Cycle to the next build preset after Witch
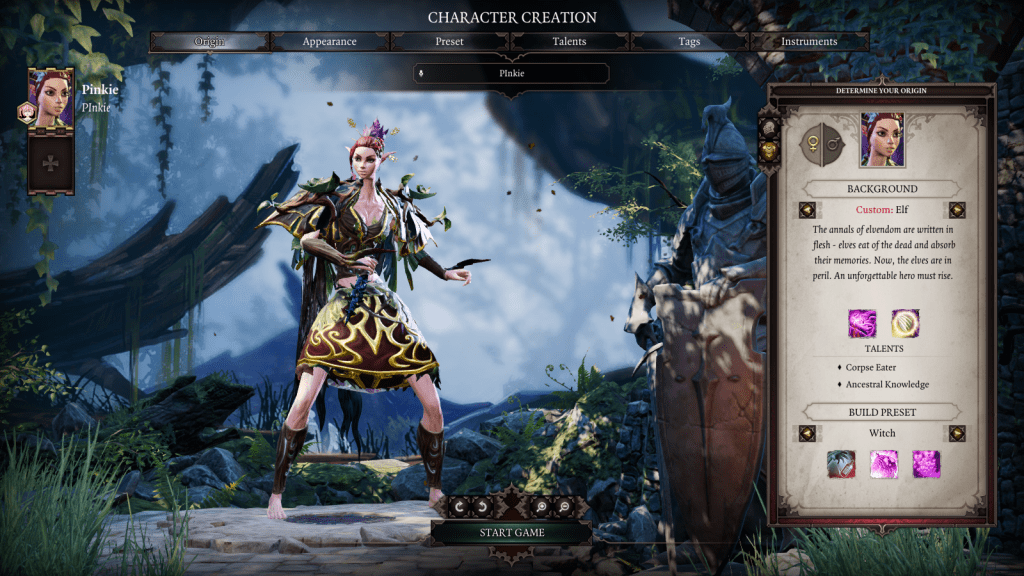 coord(957,433)
